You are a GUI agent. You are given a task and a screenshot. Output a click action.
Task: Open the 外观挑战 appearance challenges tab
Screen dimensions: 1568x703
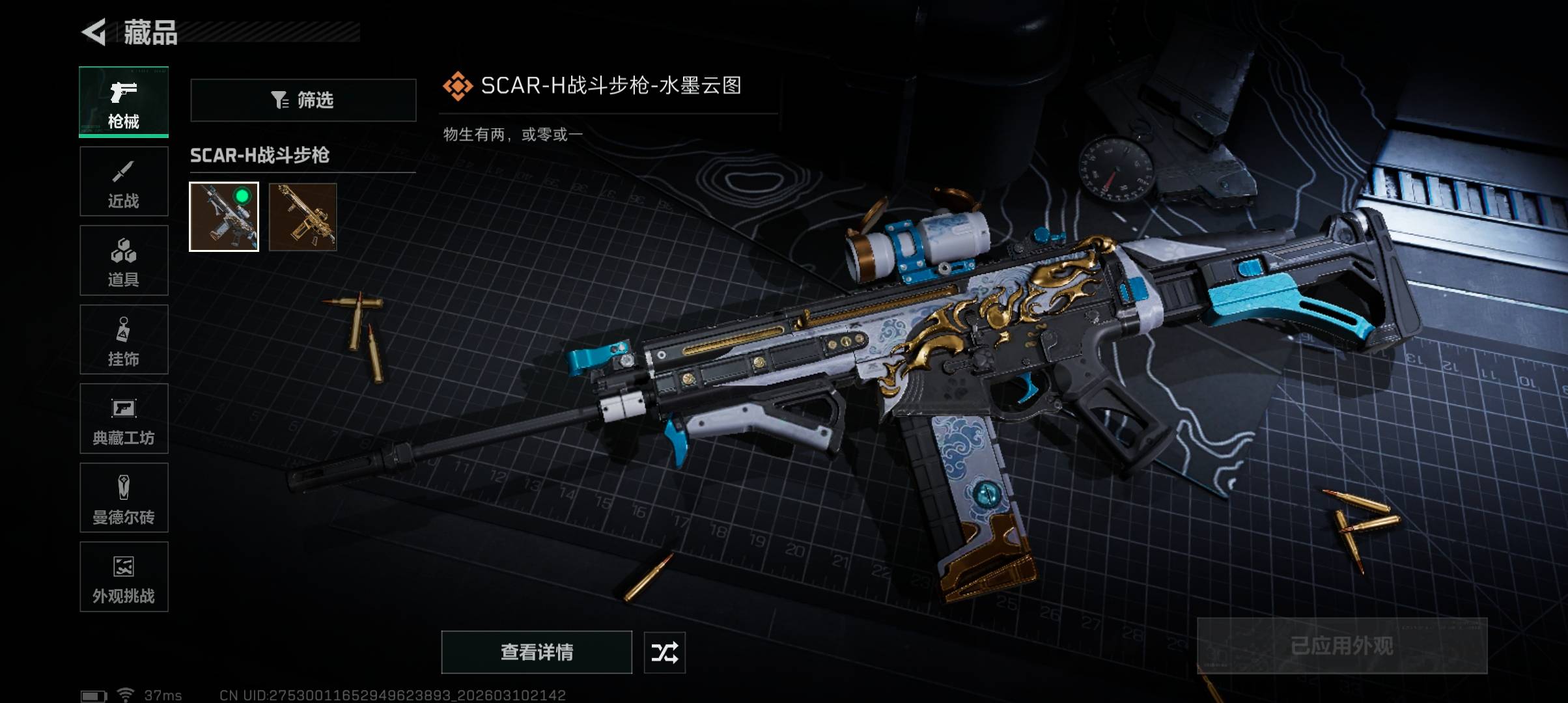tap(124, 577)
